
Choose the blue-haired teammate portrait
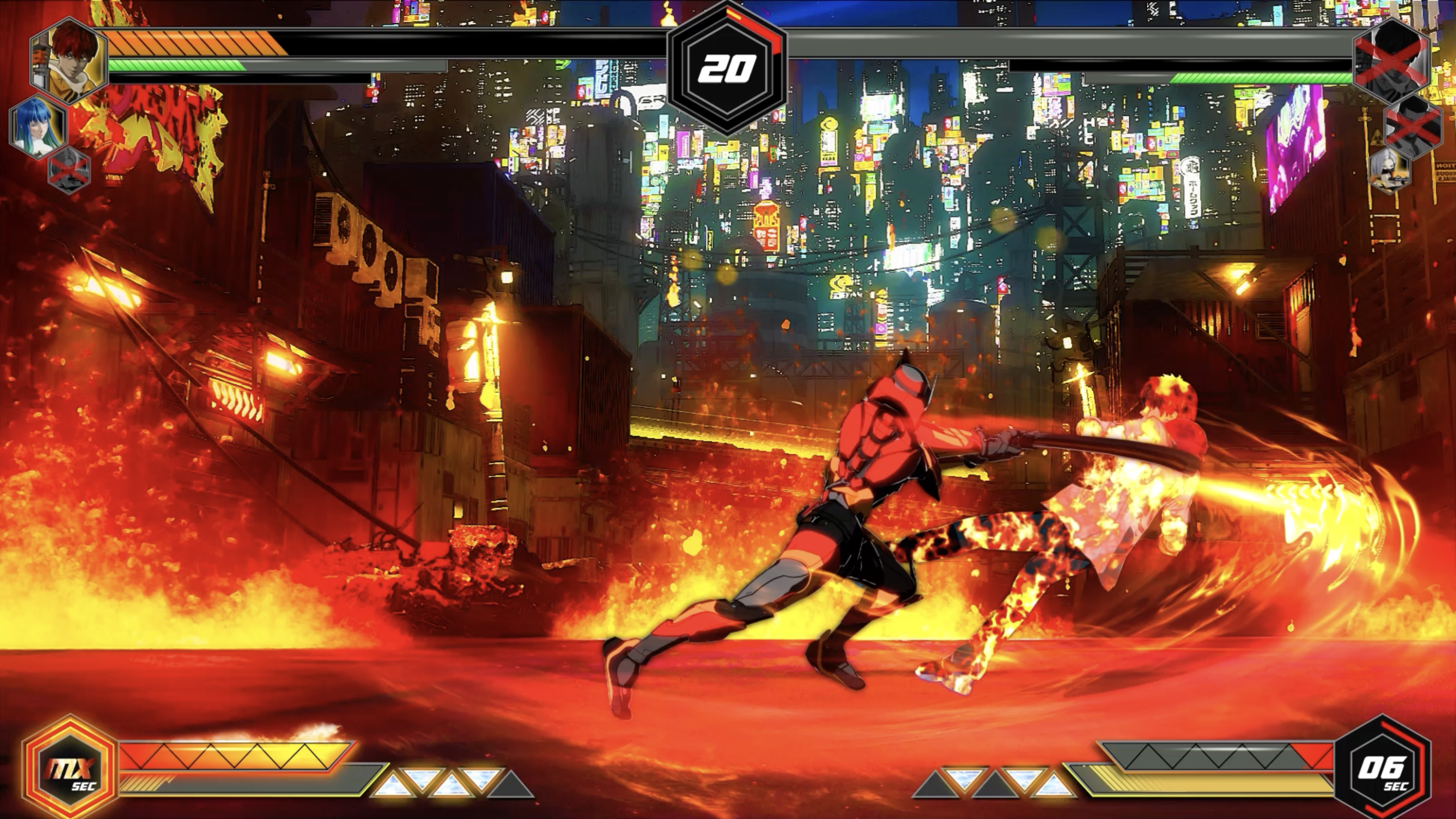tap(37, 126)
